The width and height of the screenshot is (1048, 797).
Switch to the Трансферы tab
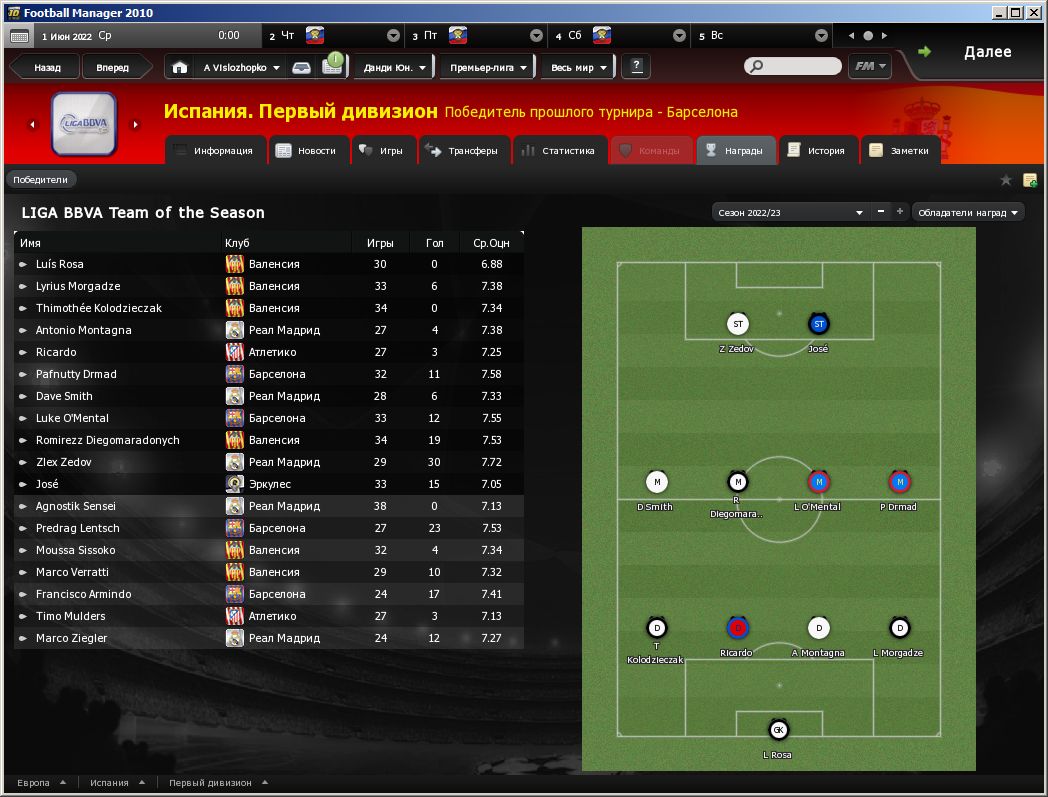tap(463, 151)
